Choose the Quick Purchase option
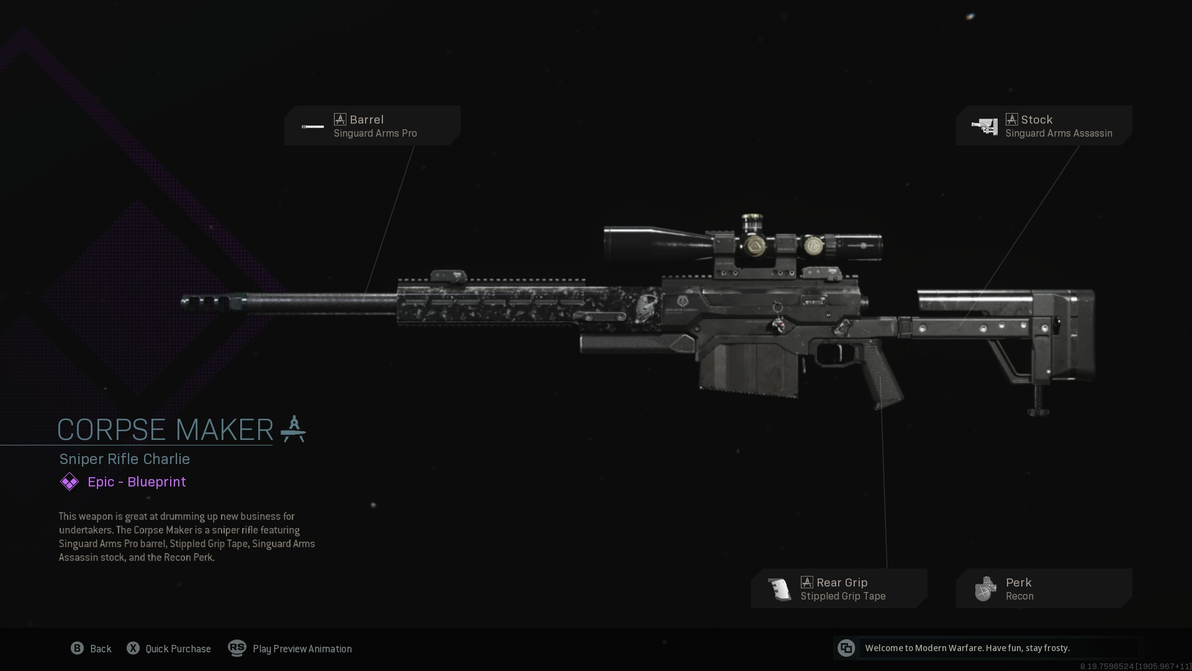Image resolution: width=1192 pixels, height=671 pixels. click(x=169, y=649)
